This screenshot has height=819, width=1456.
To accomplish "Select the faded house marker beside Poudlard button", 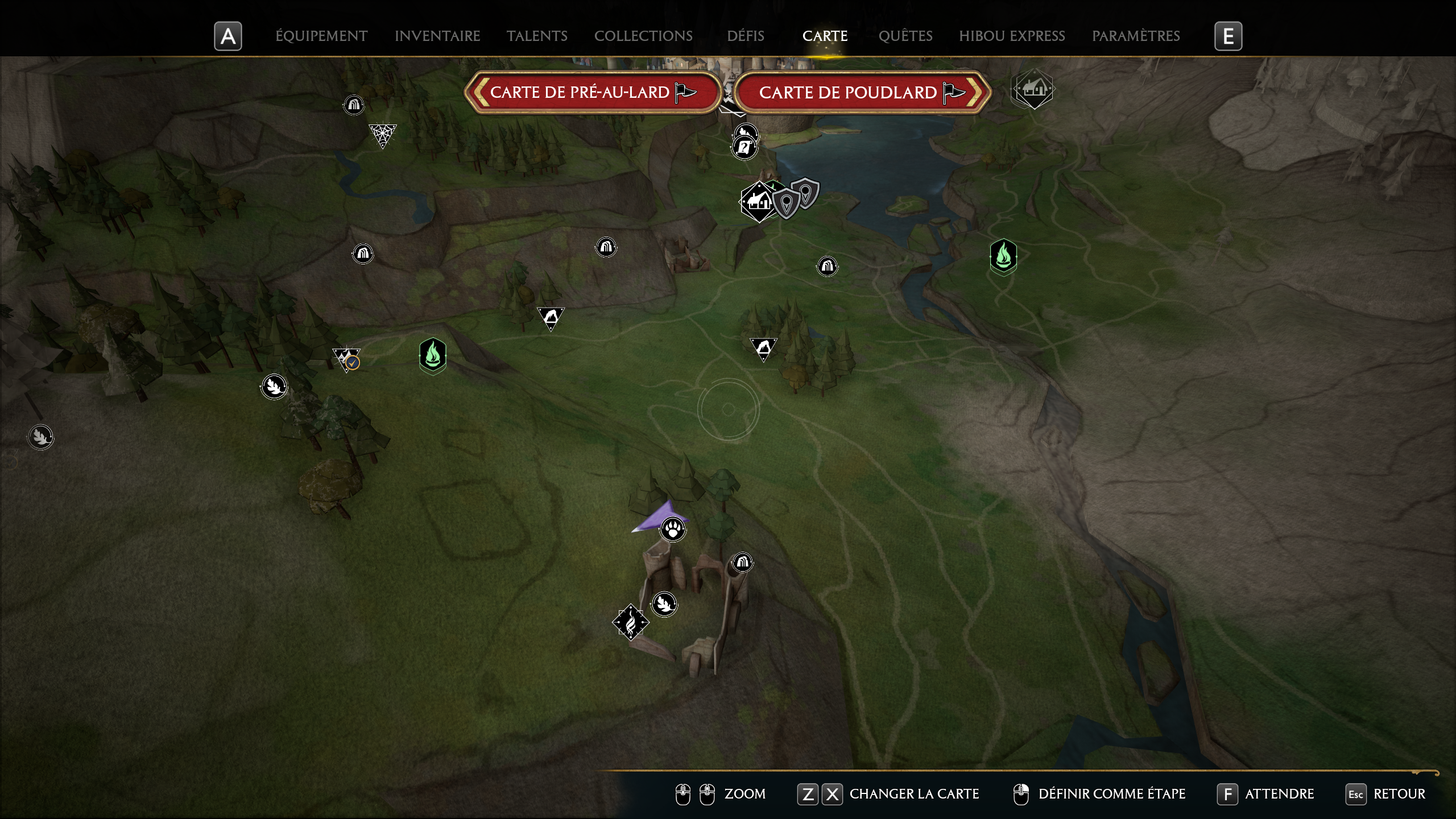I will click(1032, 89).
